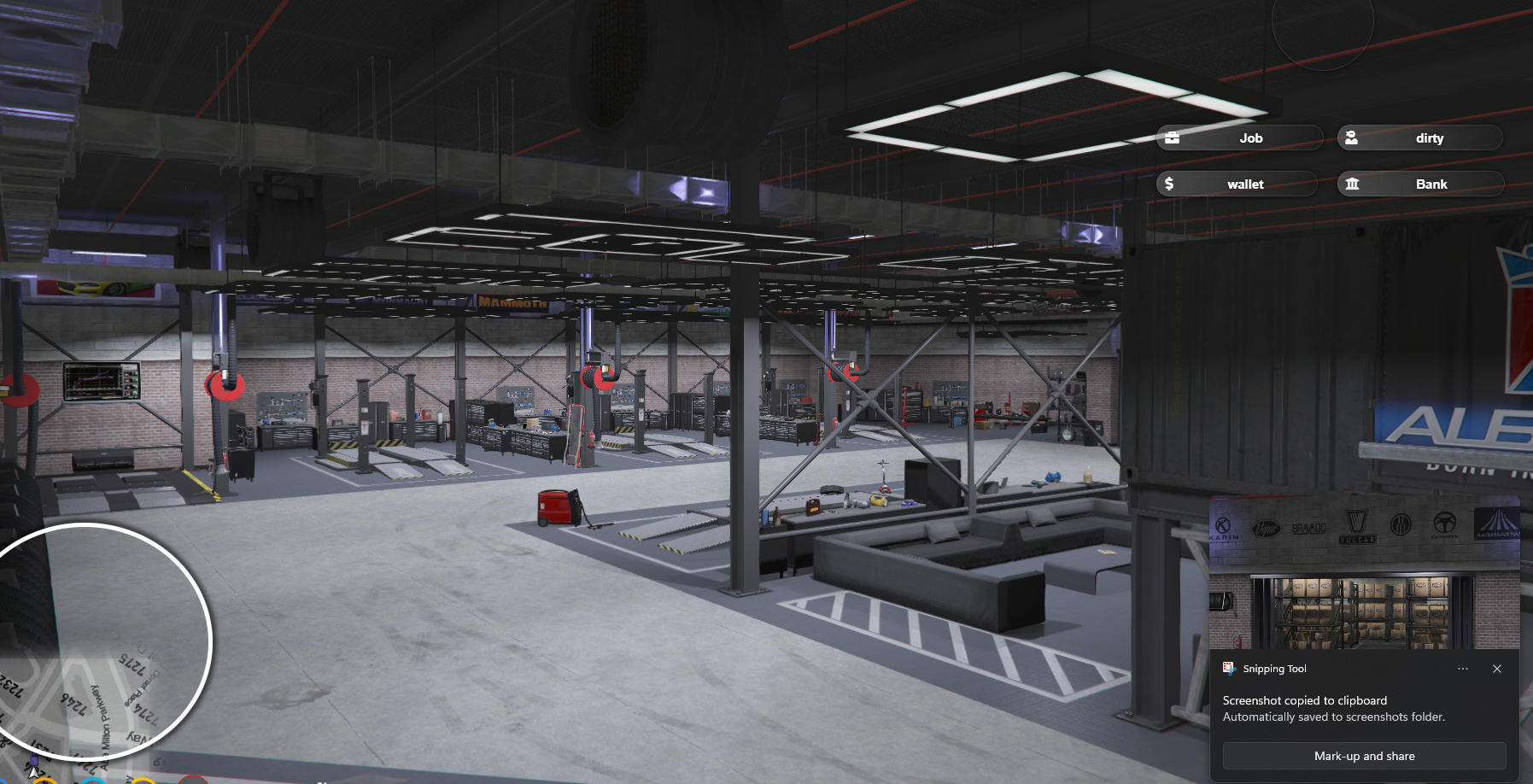
Task: Click the Job status pill
Action: 1239,138
